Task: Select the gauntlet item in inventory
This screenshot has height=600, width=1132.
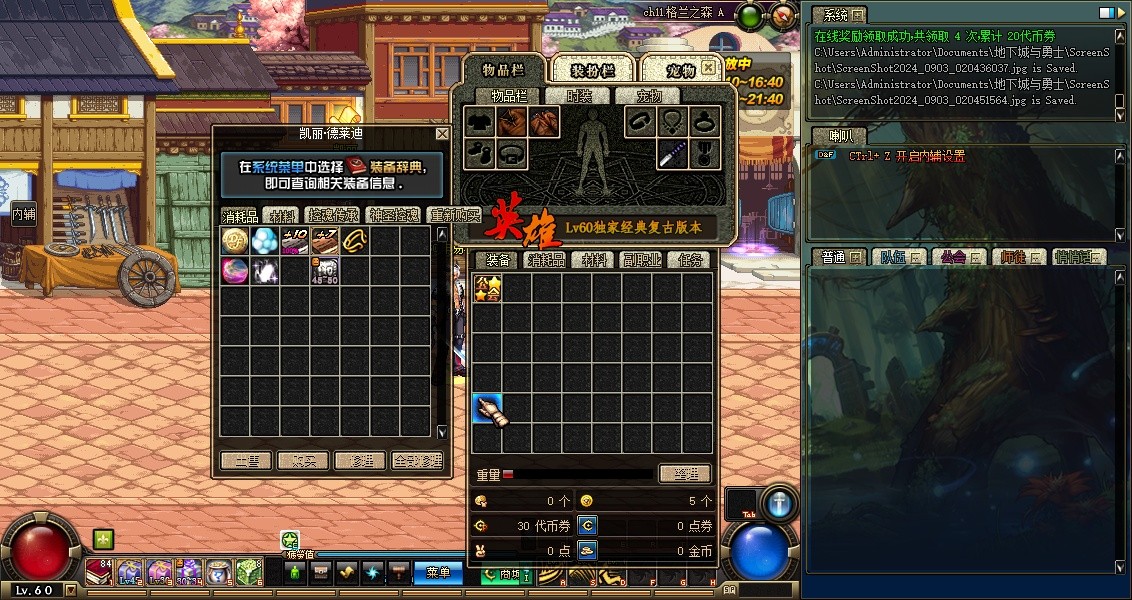Action: click(487, 409)
